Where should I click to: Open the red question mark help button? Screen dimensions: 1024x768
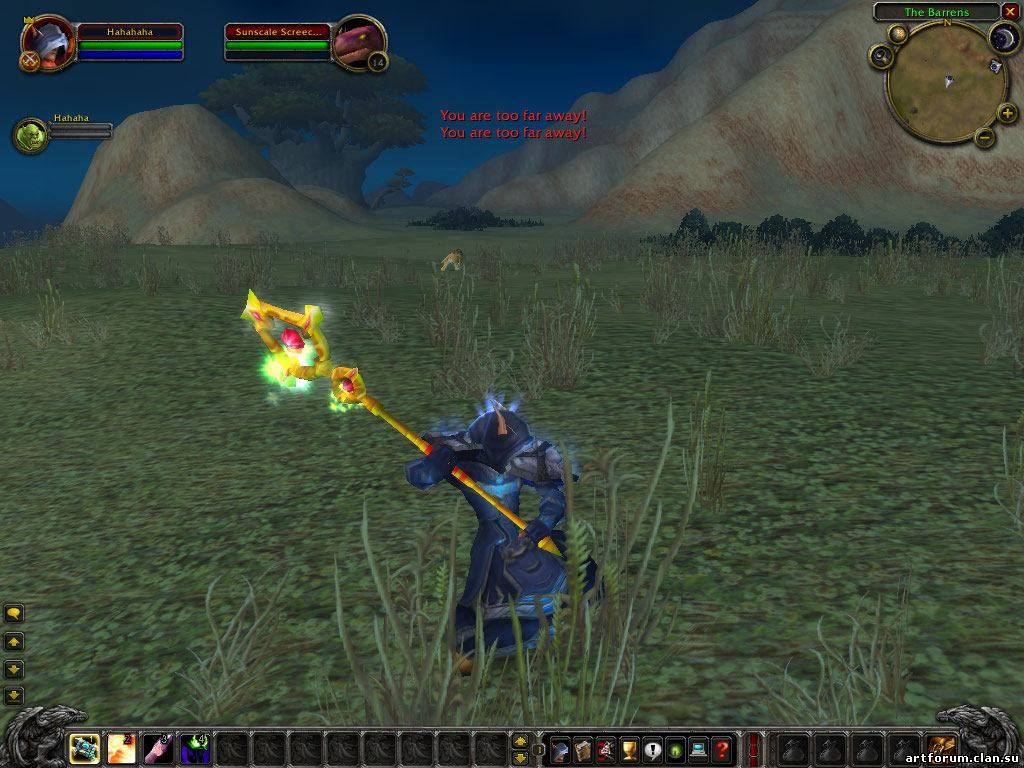(722, 748)
